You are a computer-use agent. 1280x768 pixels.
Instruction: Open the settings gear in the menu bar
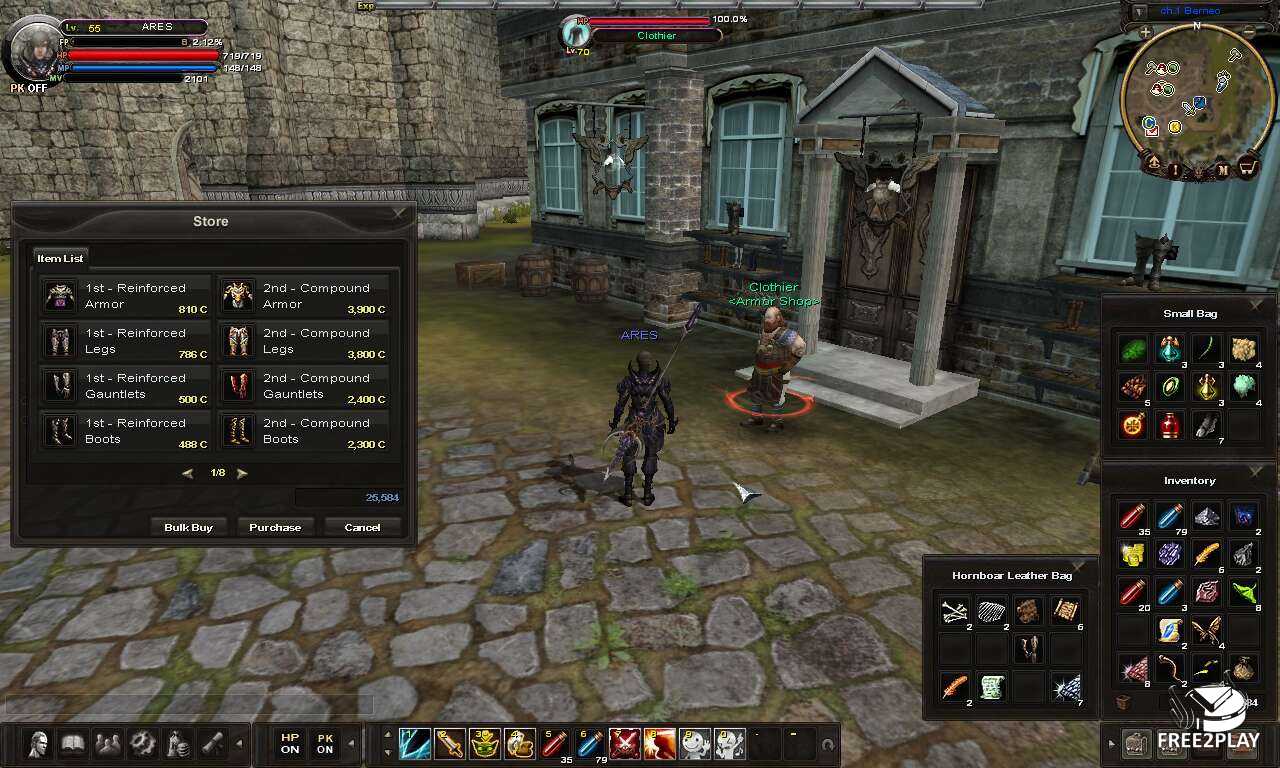coord(143,744)
